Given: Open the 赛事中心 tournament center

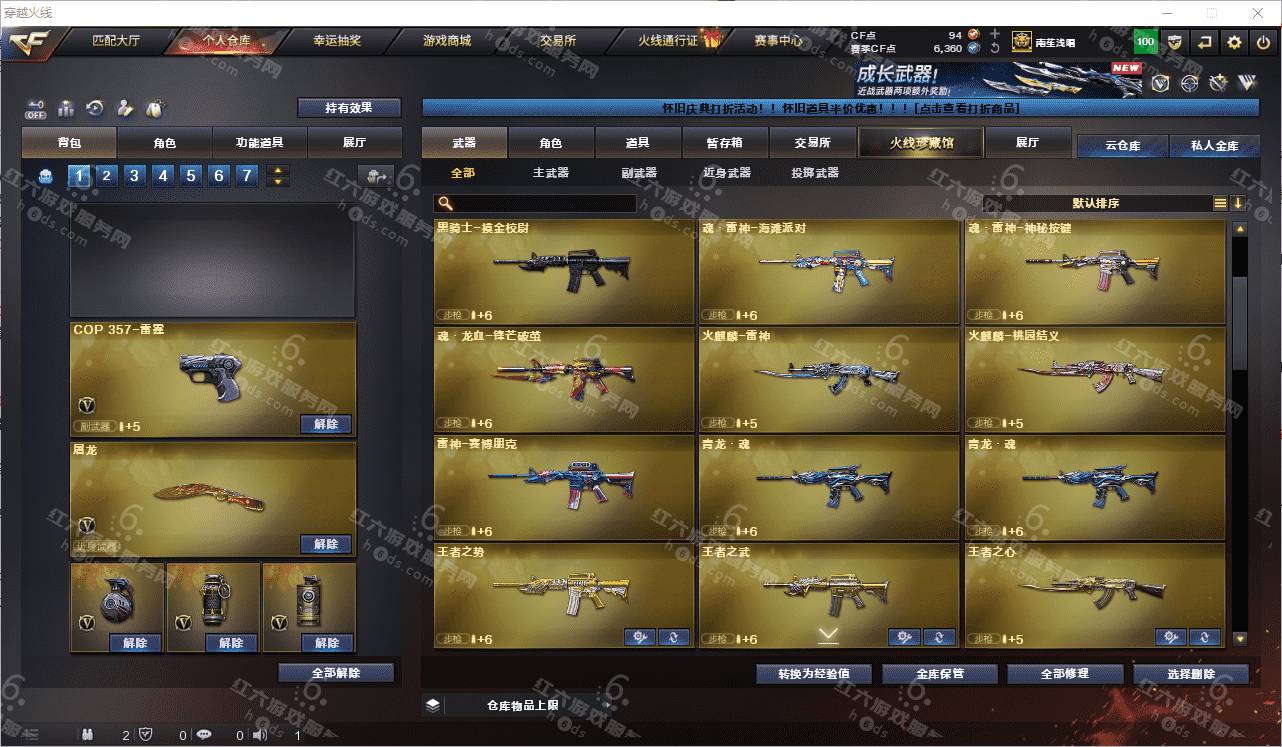Looking at the screenshot, I should [778, 41].
